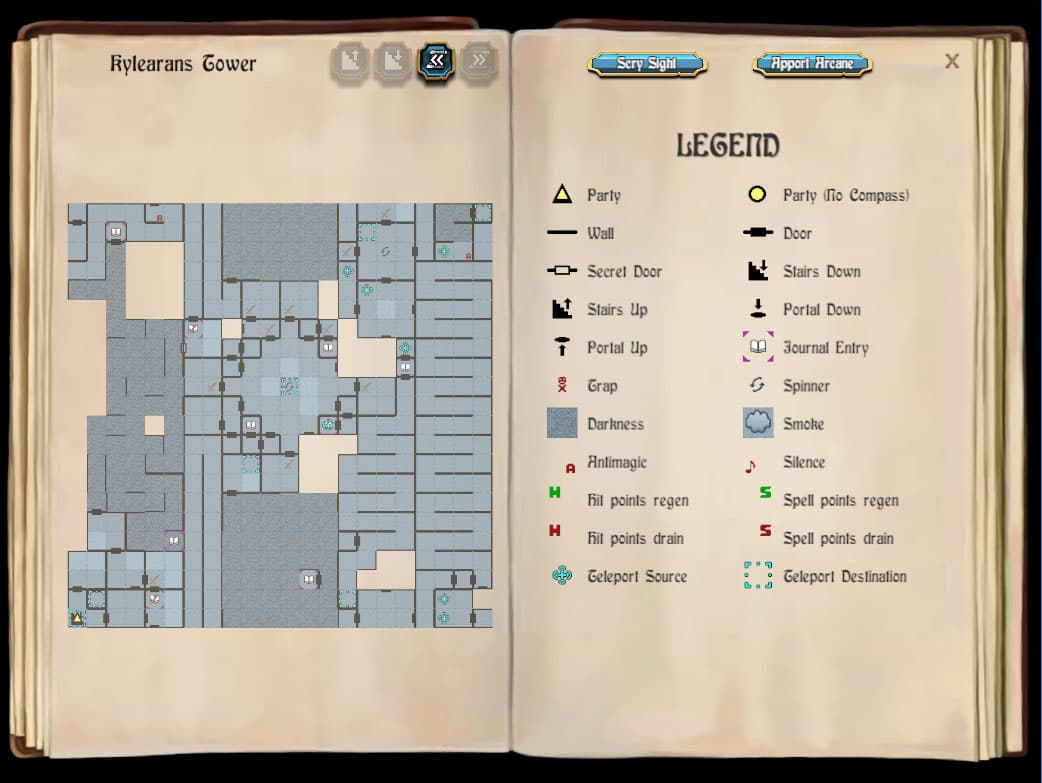Activate the Apport Arcane button
This screenshot has width=1042, height=783.
812,64
